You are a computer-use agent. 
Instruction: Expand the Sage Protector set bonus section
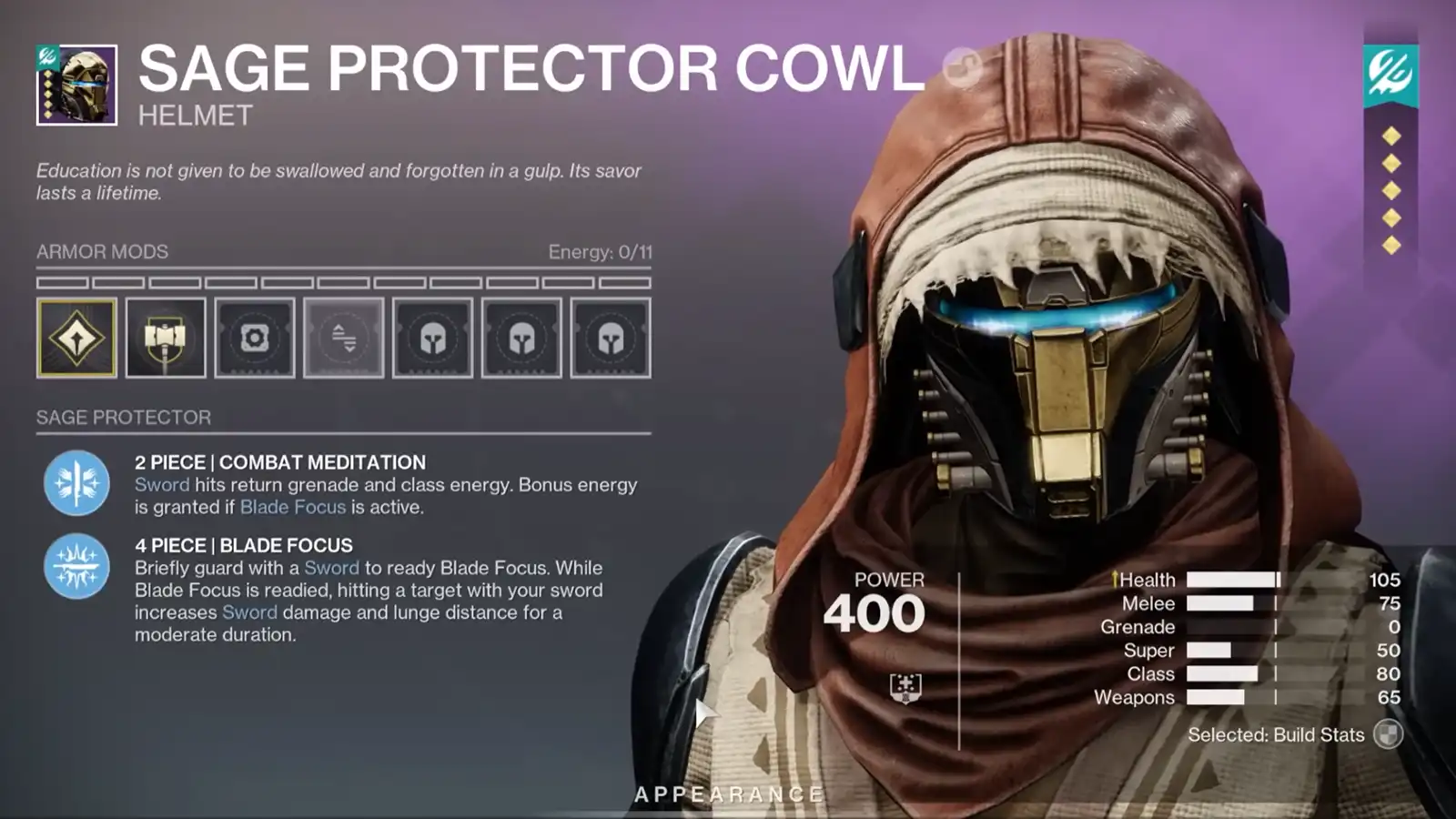[x=123, y=418]
